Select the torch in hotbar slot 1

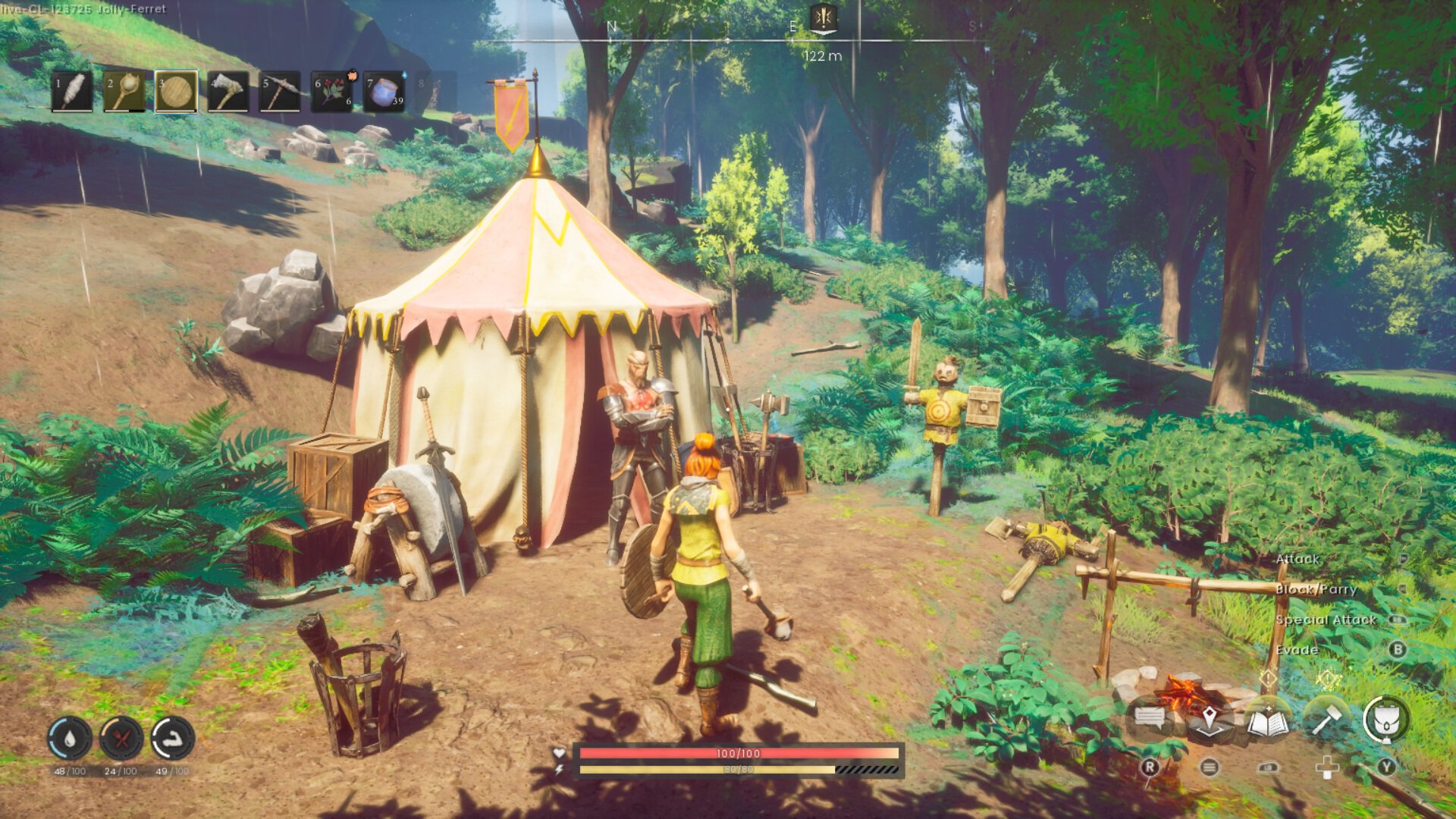(x=73, y=92)
